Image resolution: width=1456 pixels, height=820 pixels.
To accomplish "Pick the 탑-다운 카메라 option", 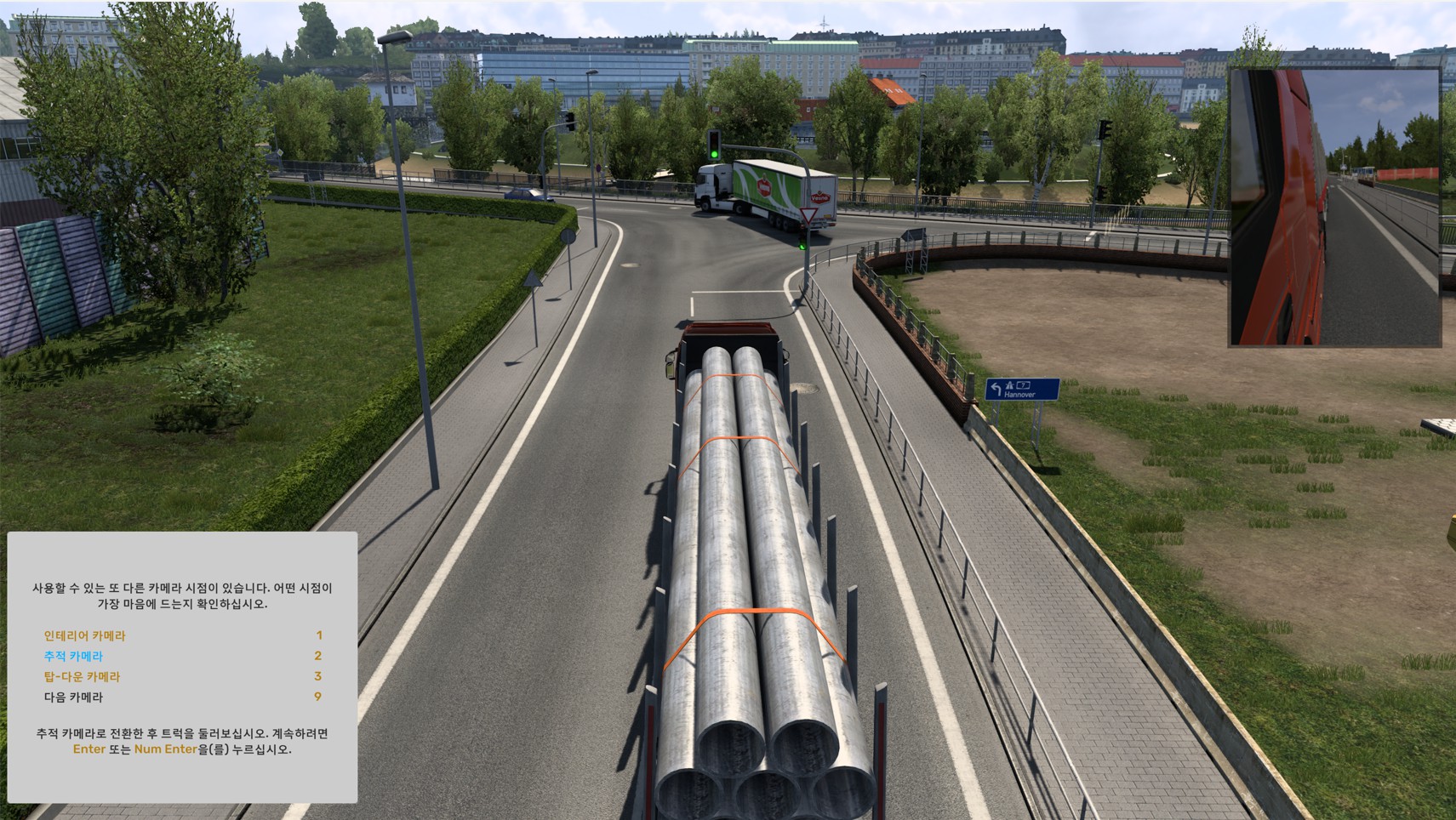I will coord(83,676).
